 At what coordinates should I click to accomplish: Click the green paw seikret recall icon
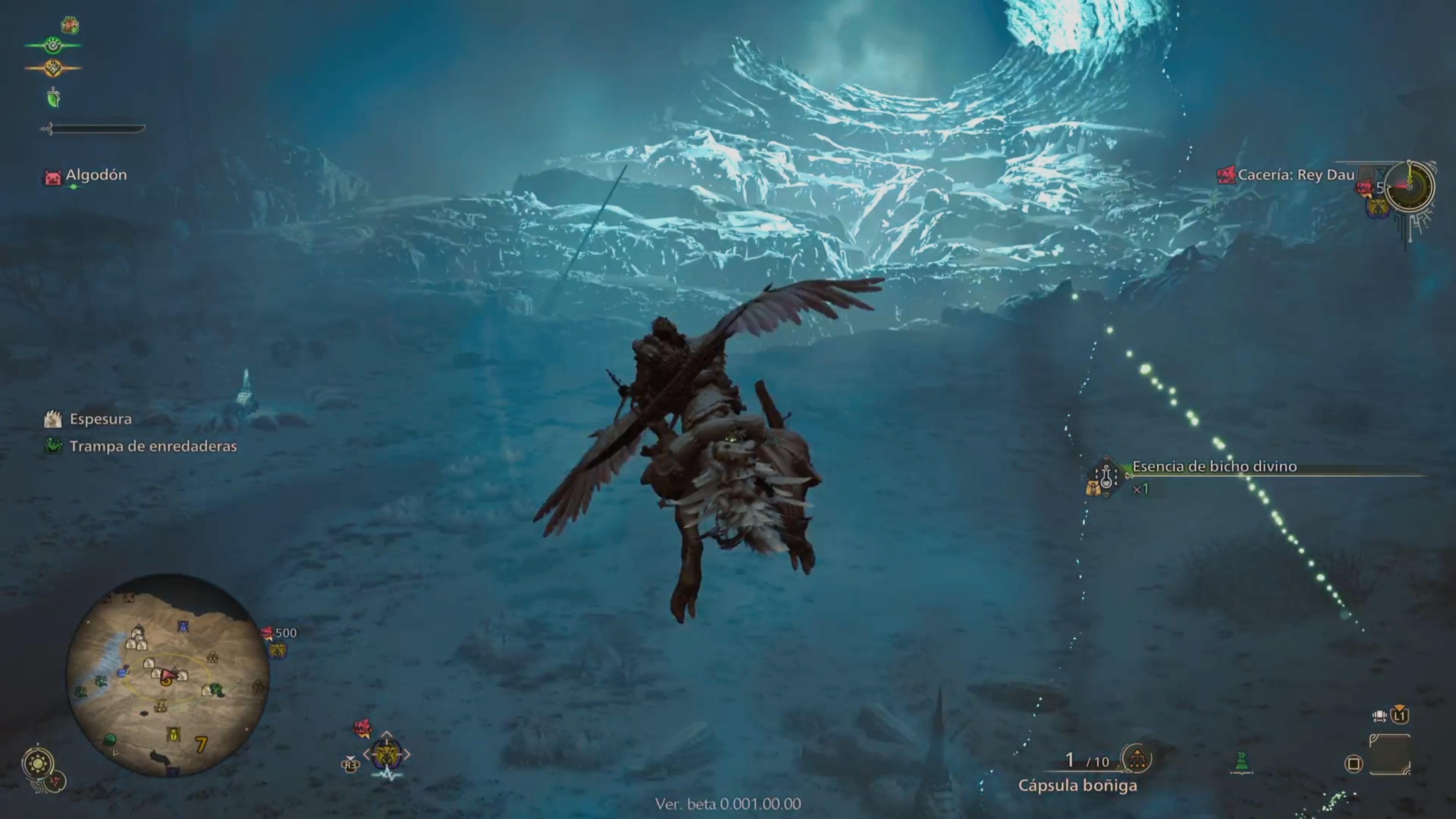(54, 45)
